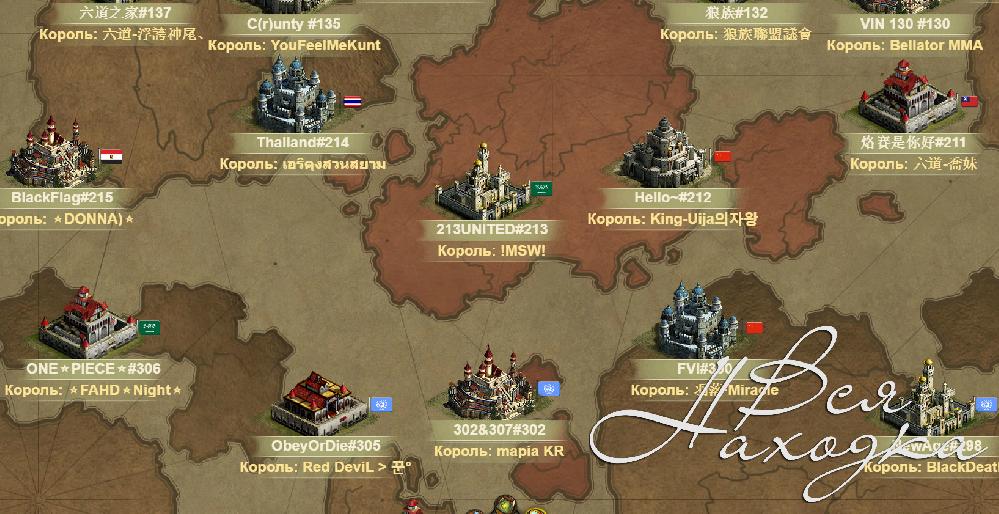
Task: Select the Thailand#214 kingdom castle
Action: 296,95
